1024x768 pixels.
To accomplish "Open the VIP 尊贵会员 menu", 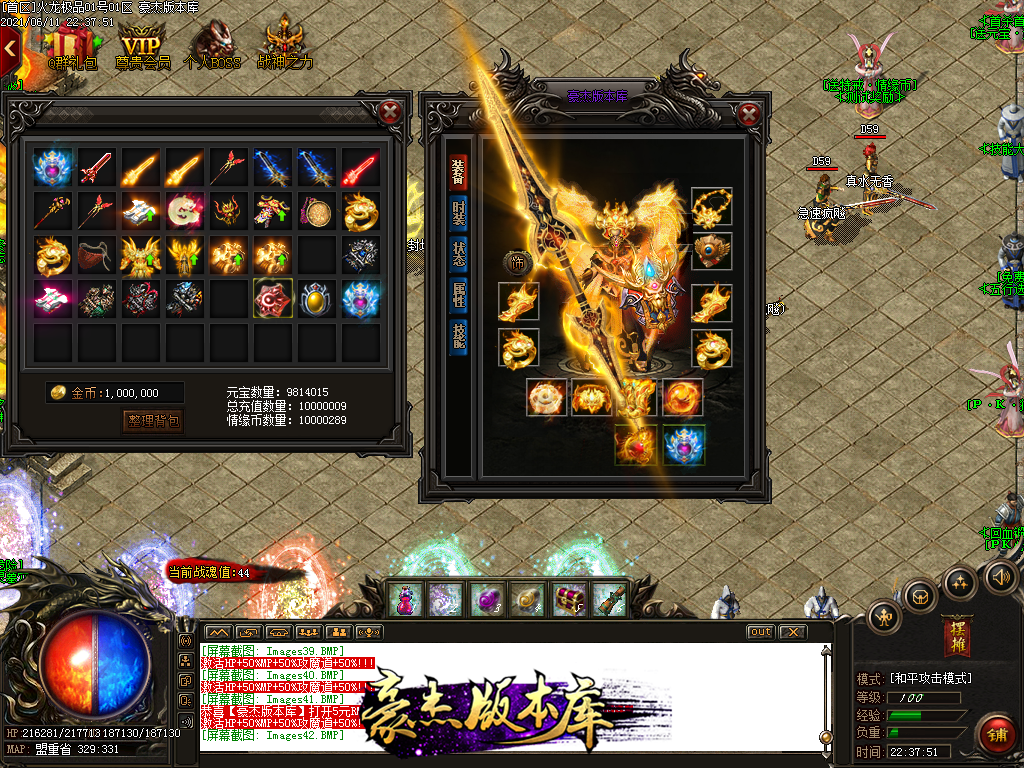I will coord(142,47).
